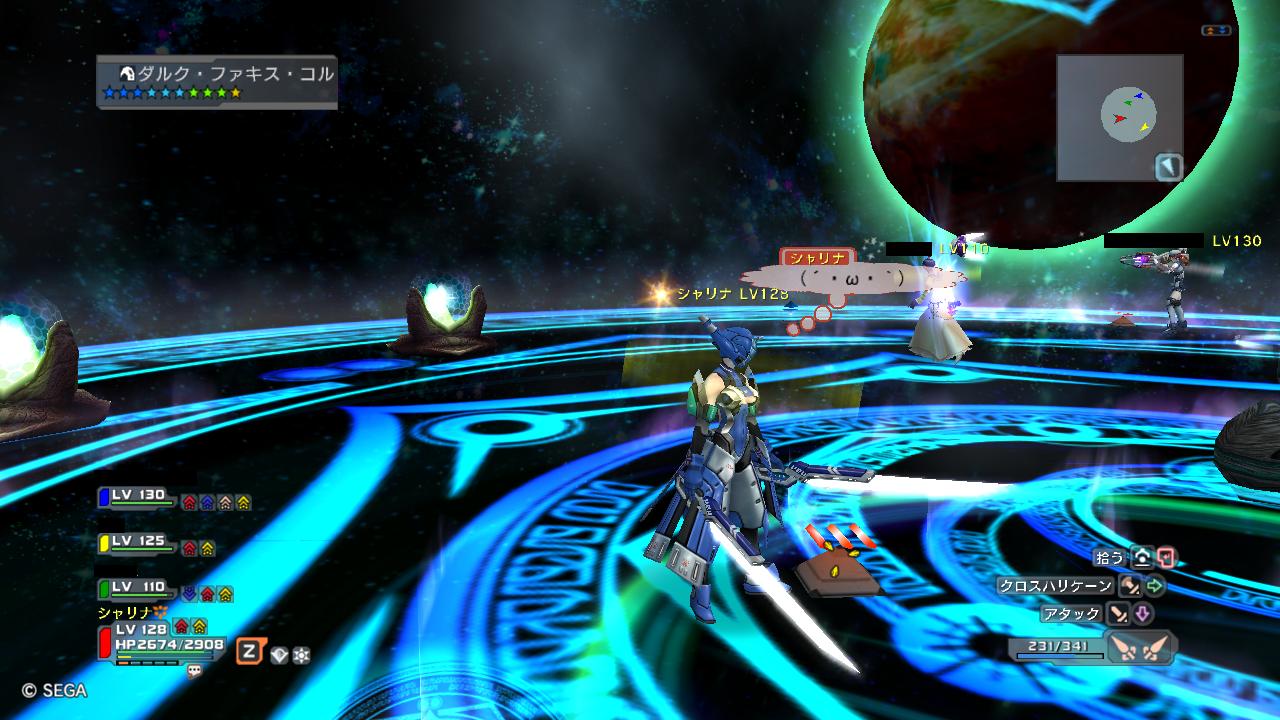
Task: Open the minimap in the corner
Action: pos(1120,117)
